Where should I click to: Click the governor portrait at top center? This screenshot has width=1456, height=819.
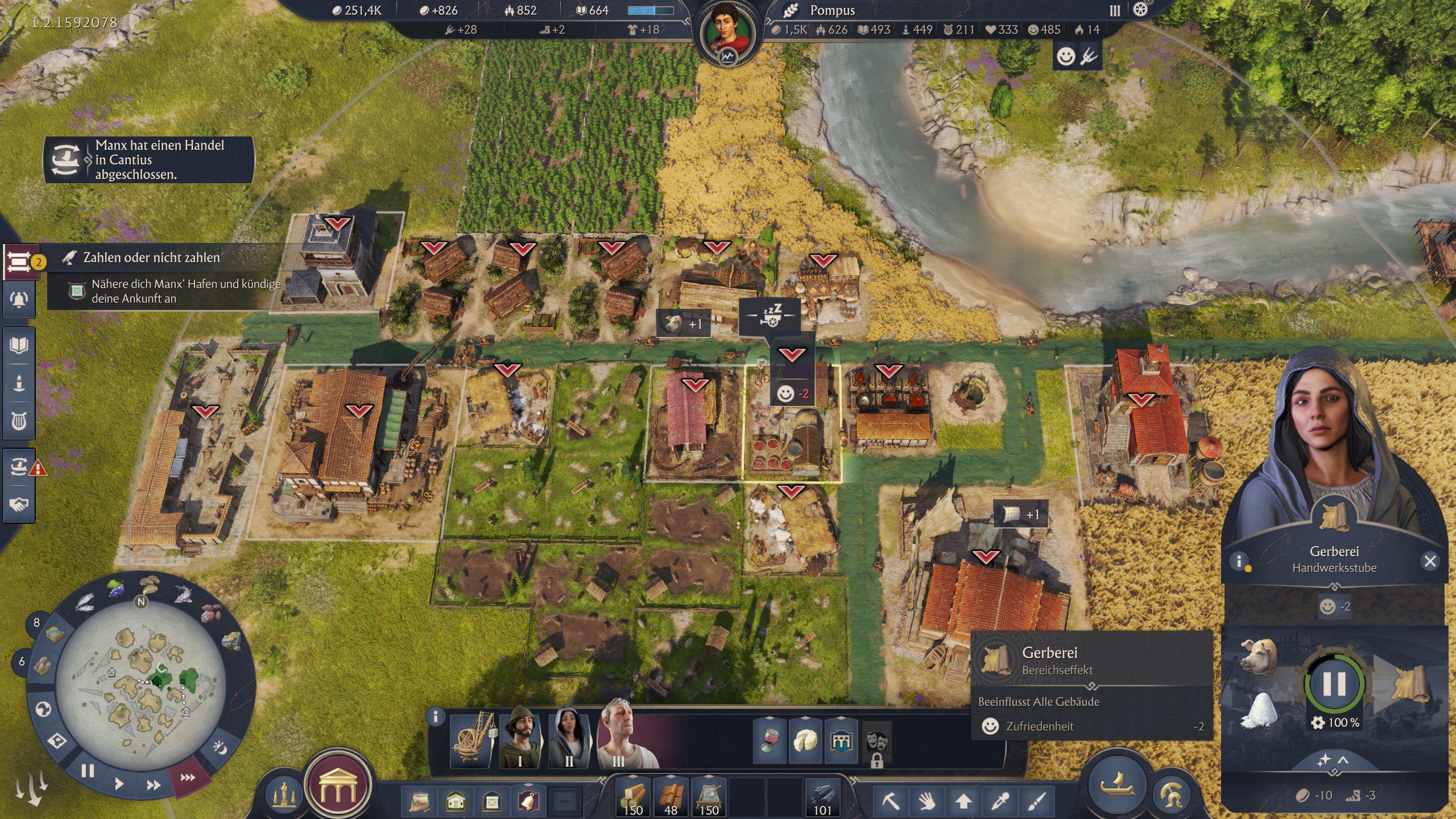tap(727, 33)
